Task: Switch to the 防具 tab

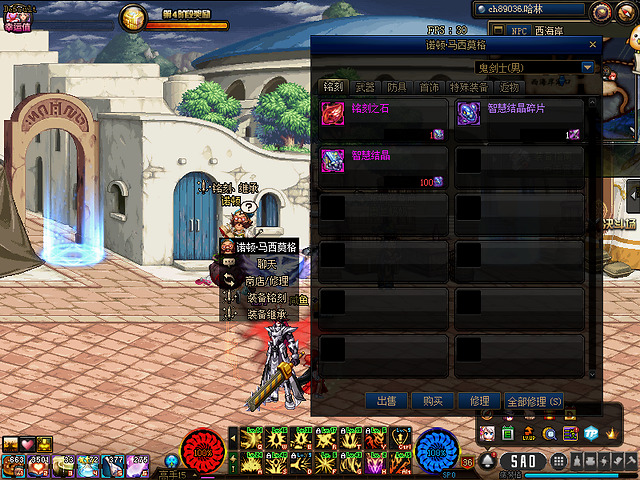Action: 397,88
